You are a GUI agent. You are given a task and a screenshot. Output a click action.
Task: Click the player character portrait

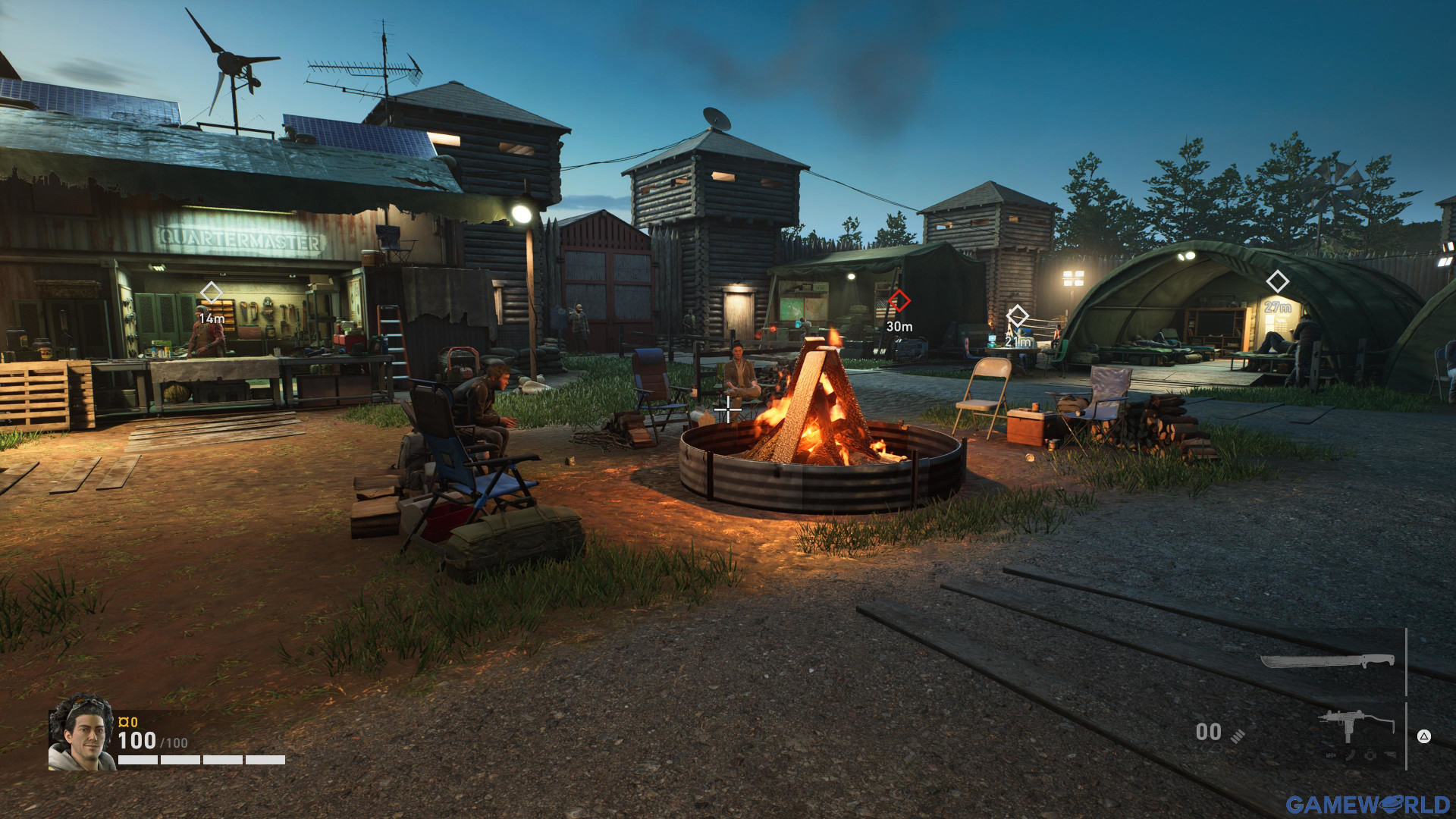[82, 733]
